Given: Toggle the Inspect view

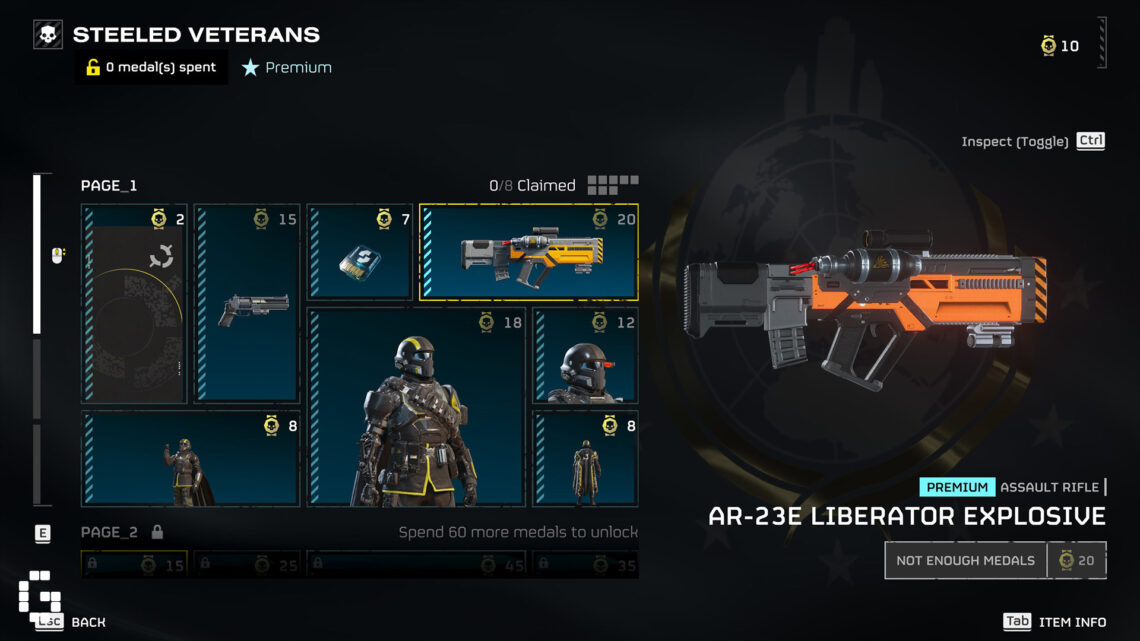Looking at the screenshot, I should coord(1033,142).
